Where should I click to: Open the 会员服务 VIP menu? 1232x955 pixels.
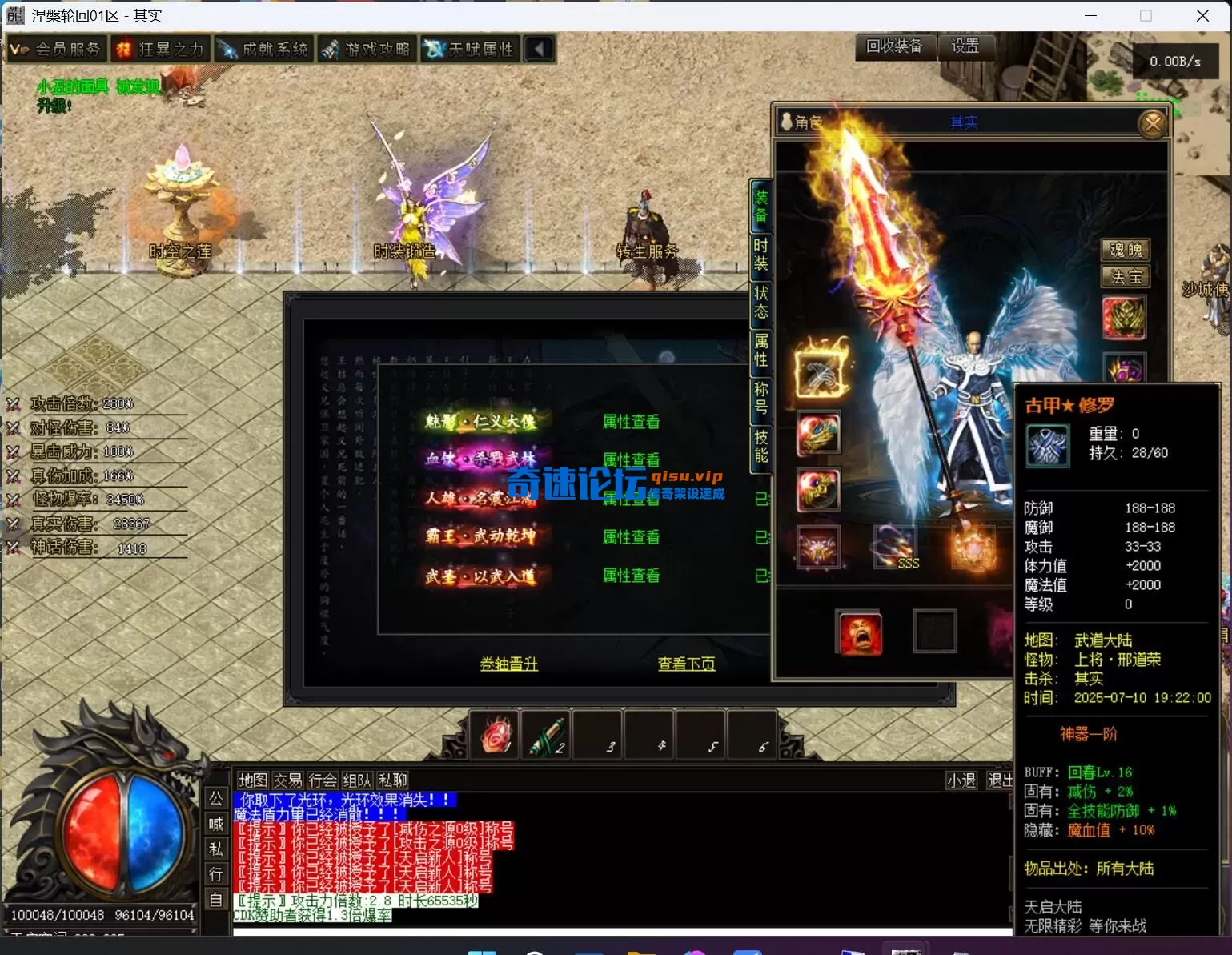pos(56,50)
